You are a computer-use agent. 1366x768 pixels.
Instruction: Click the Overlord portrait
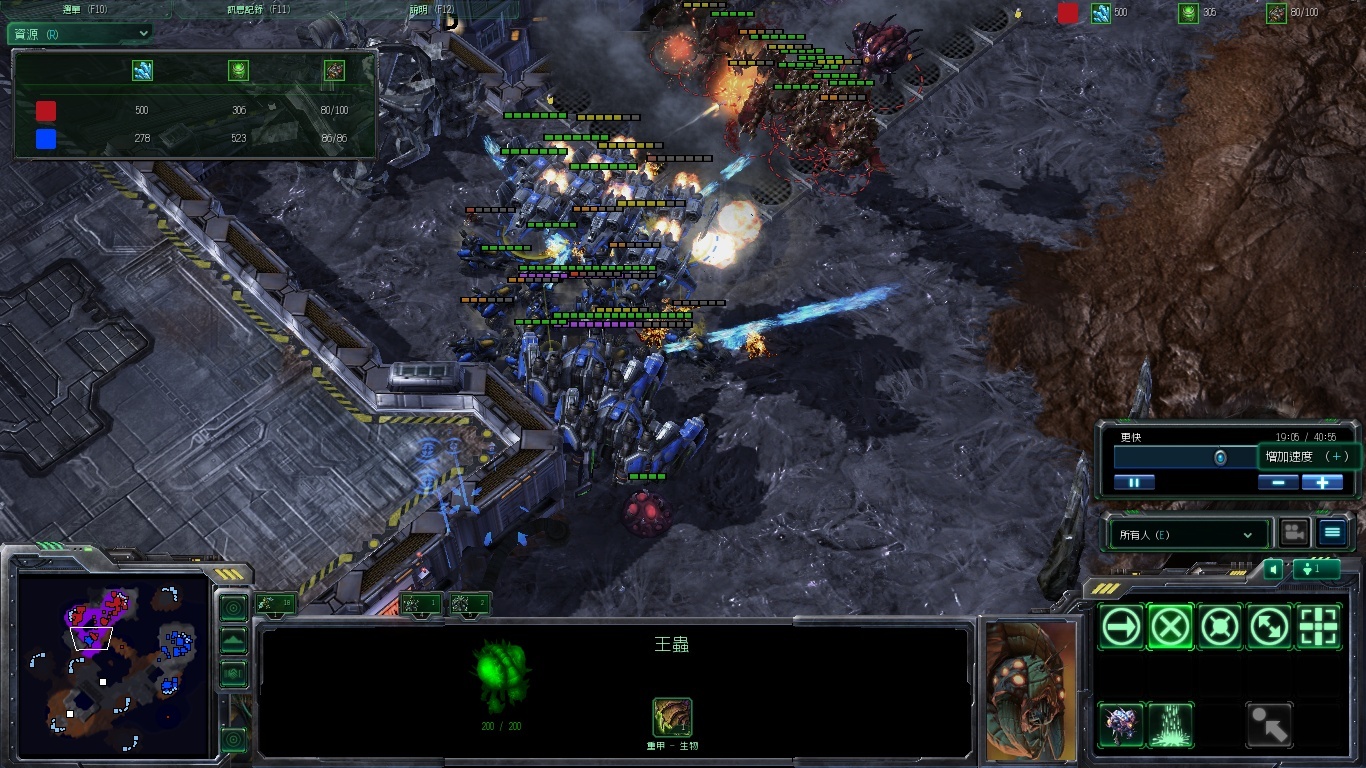pos(1031,690)
